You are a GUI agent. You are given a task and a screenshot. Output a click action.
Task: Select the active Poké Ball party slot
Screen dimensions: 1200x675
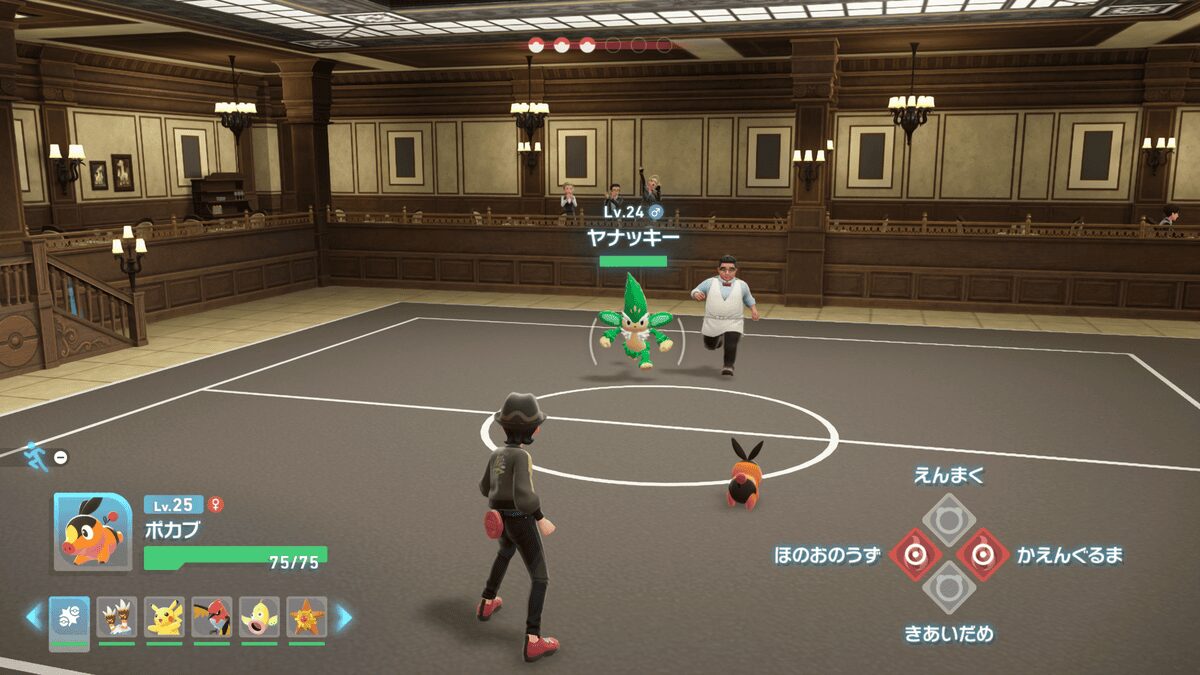[x=69, y=618]
